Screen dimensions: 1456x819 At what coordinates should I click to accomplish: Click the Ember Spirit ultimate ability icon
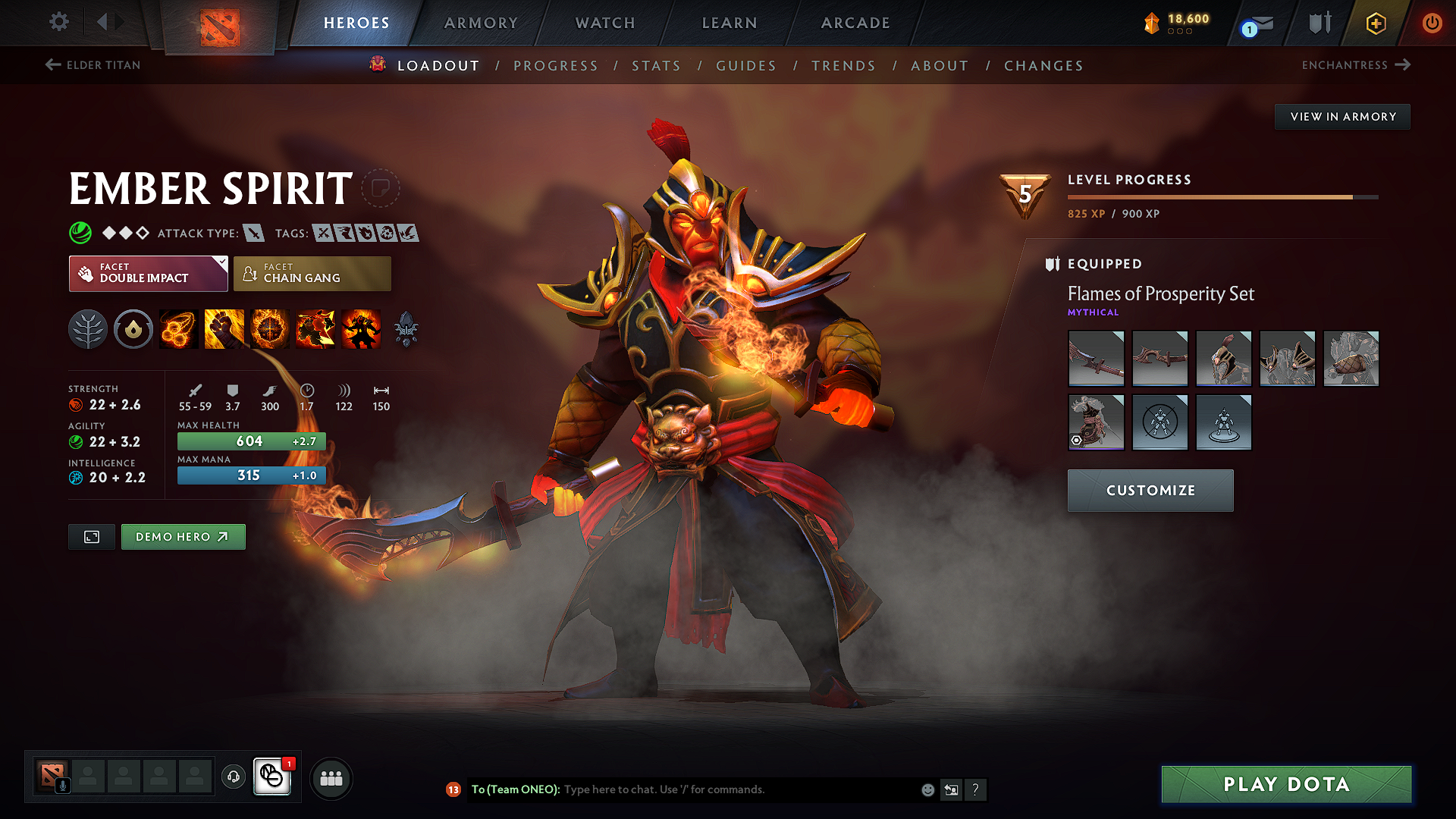pyautogui.click(x=361, y=328)
